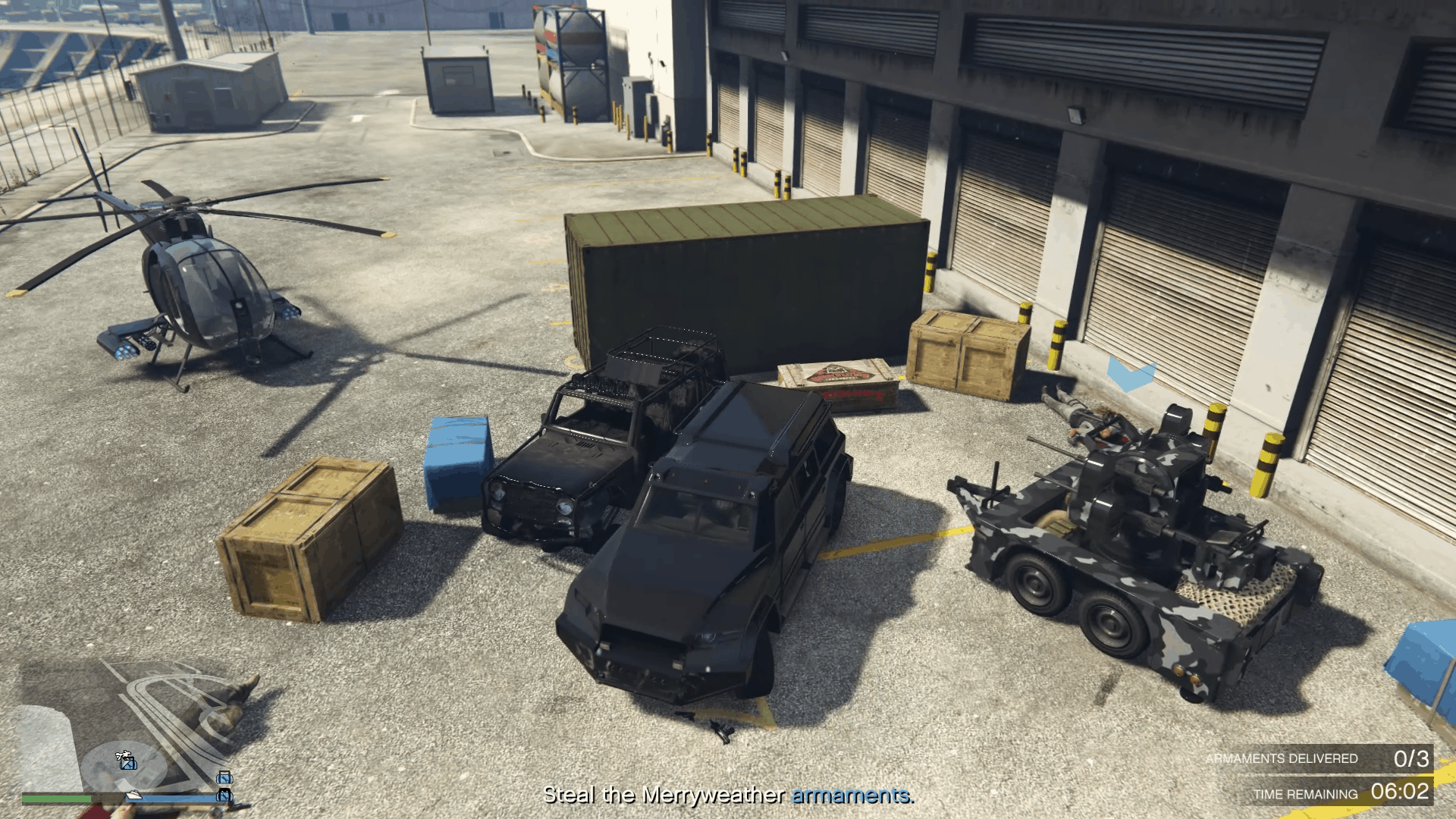Click the helicopter blip on the minimap
Image resolution: width=1456 pixels, height=819 pixels.
124,755
